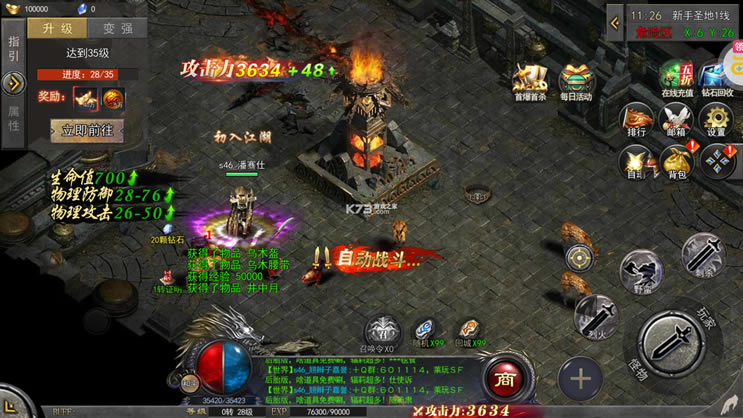Open the 每日活动 daily activities

click(575, 82)
